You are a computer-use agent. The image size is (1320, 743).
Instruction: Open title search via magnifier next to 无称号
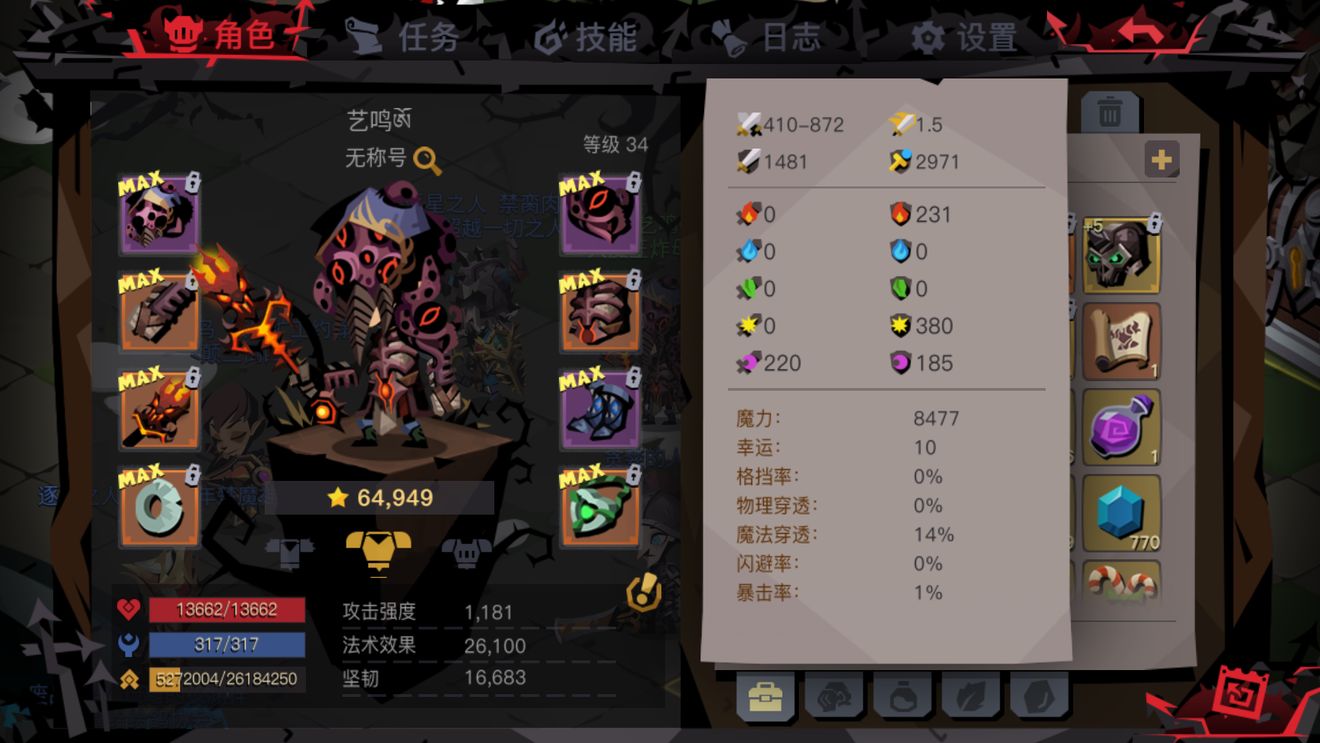[x=428, y=160]
